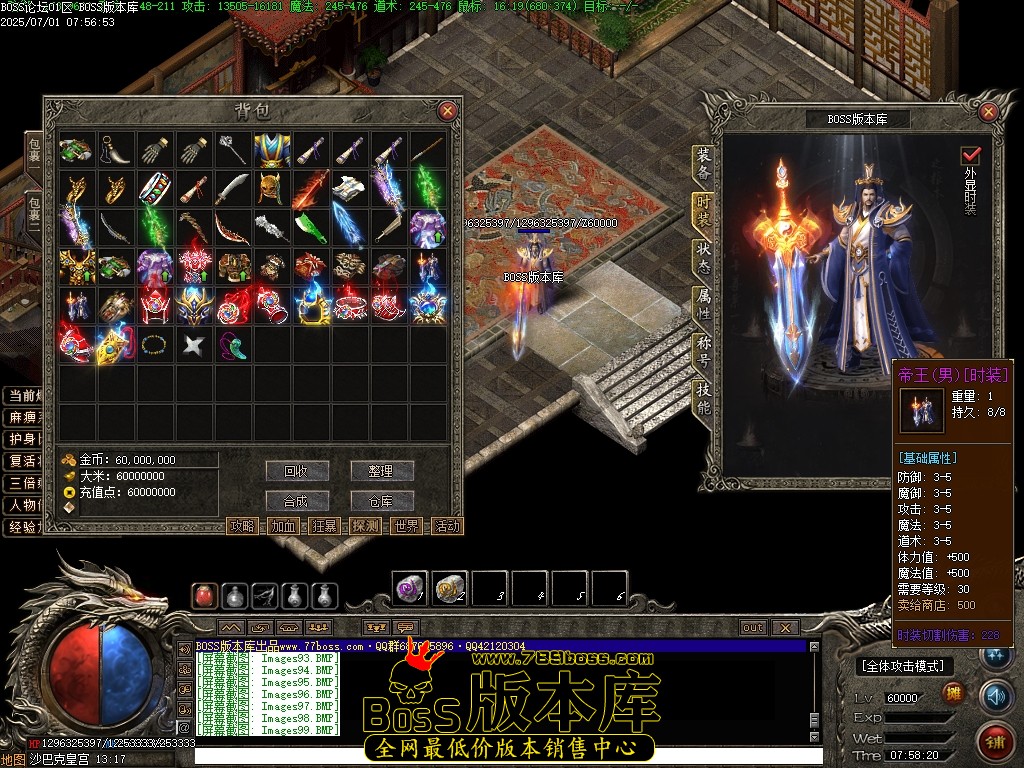
Task: Open the 仓库 warehouse
Action: tap(381, 501)
